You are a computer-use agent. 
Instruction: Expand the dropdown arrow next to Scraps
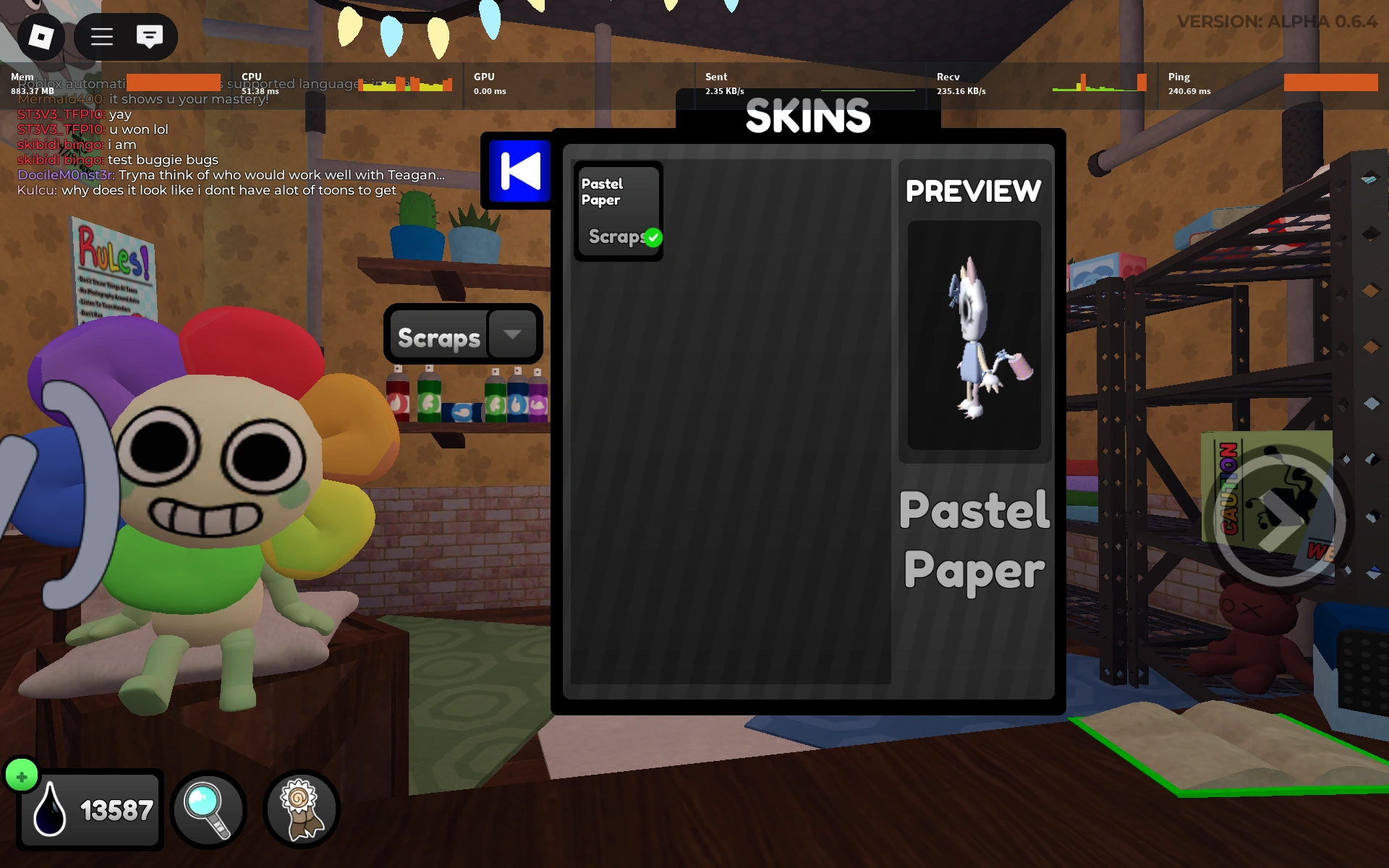(512, 334)
